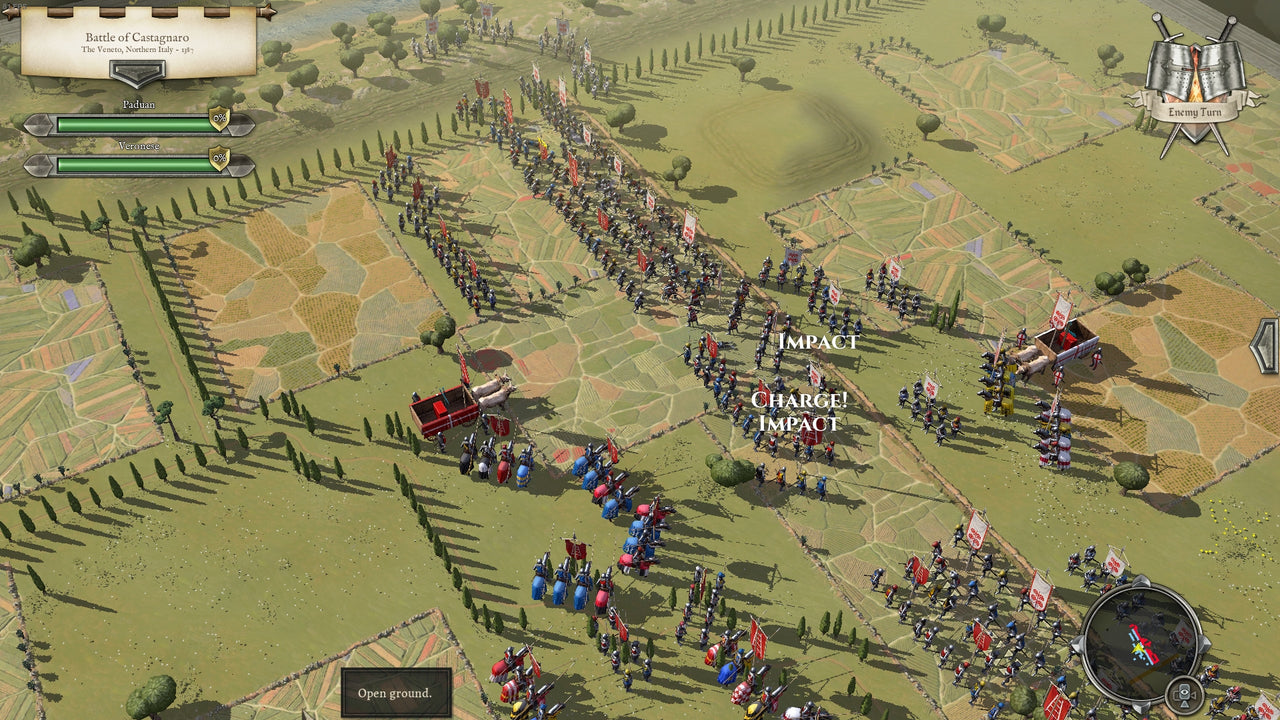Click the right arrowhead of the Veronese morale bar
The image size is (1280, 720).
pos(240,166)
